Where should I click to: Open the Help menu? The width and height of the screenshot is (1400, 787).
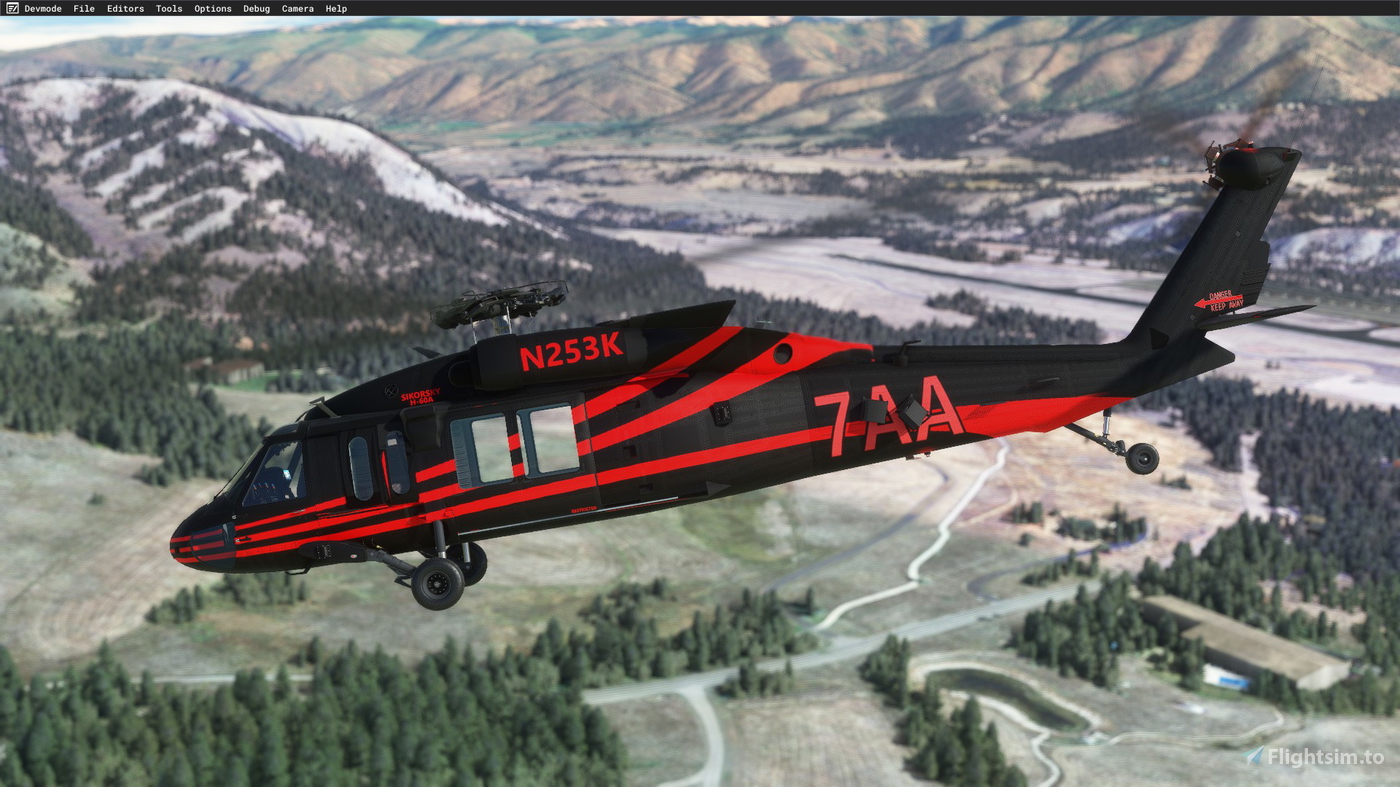(335, 8)
